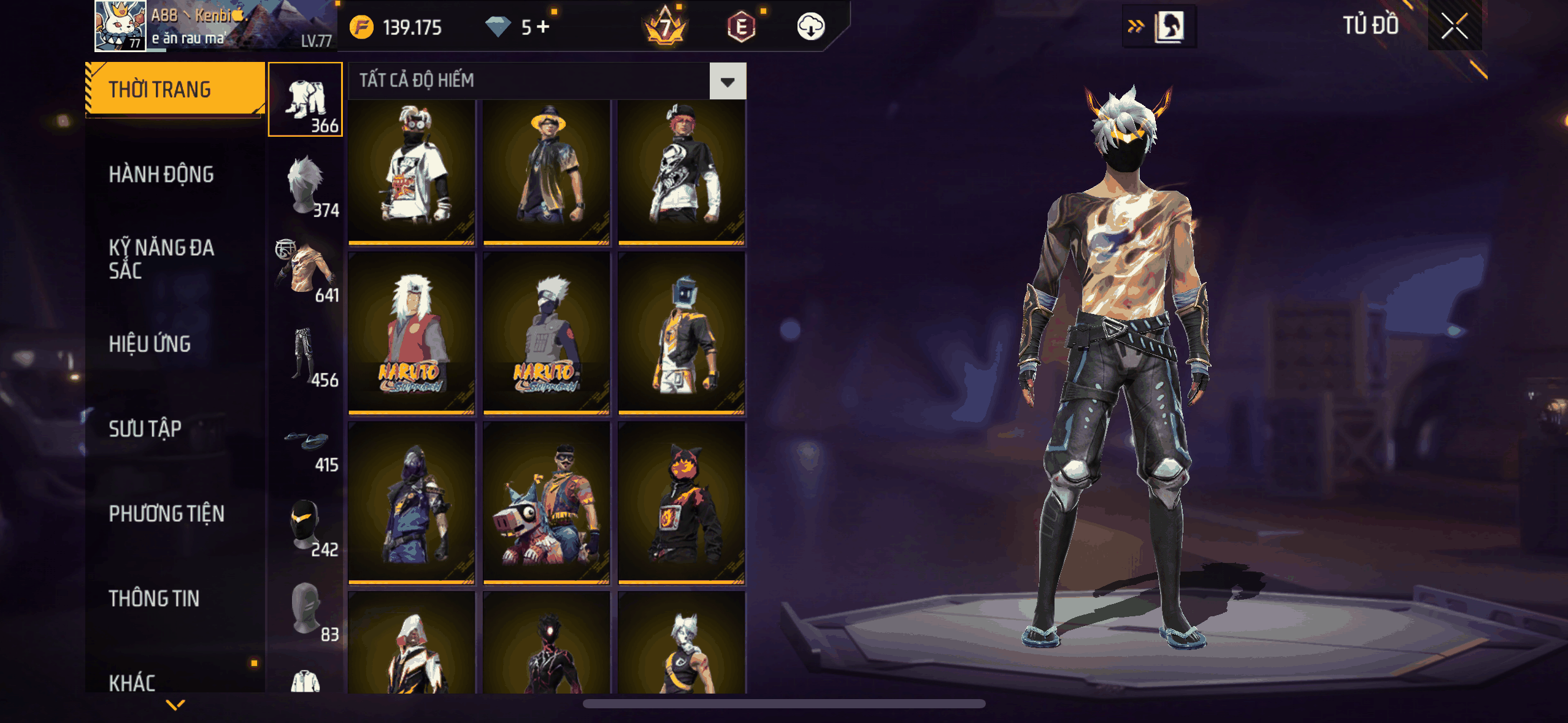Open the Tất Cả Độ Hiếm rarity dropdown

(x=728, y=82)
